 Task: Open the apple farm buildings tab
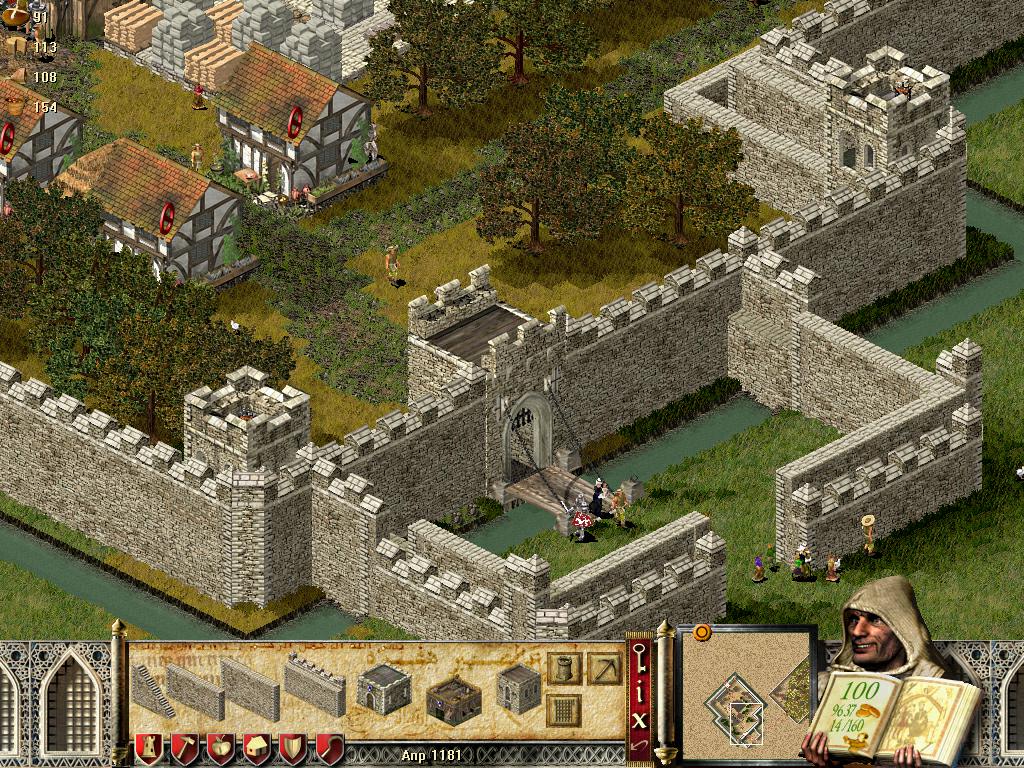pos(220,749)
